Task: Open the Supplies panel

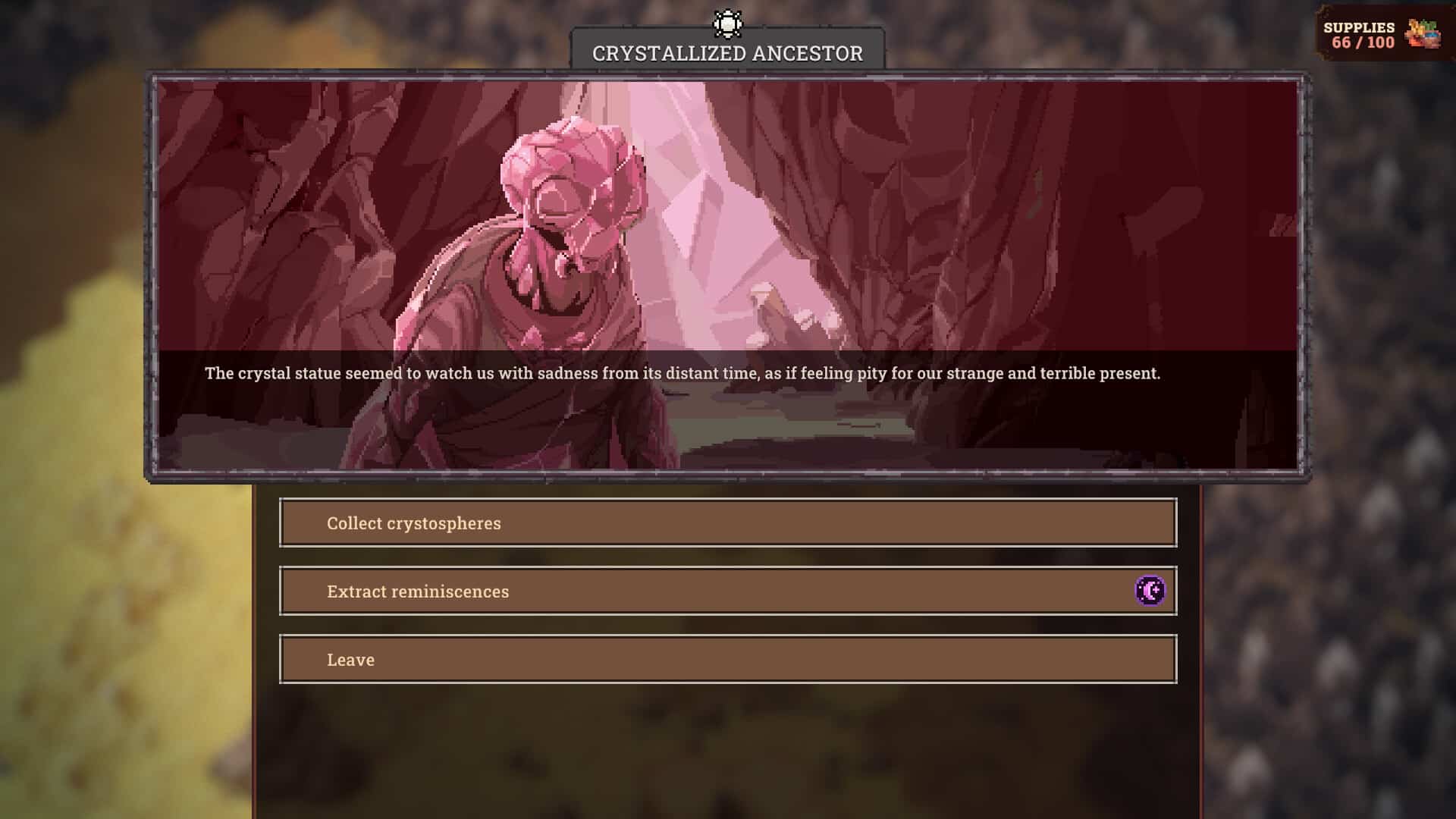Action: tap(1382, 35)
